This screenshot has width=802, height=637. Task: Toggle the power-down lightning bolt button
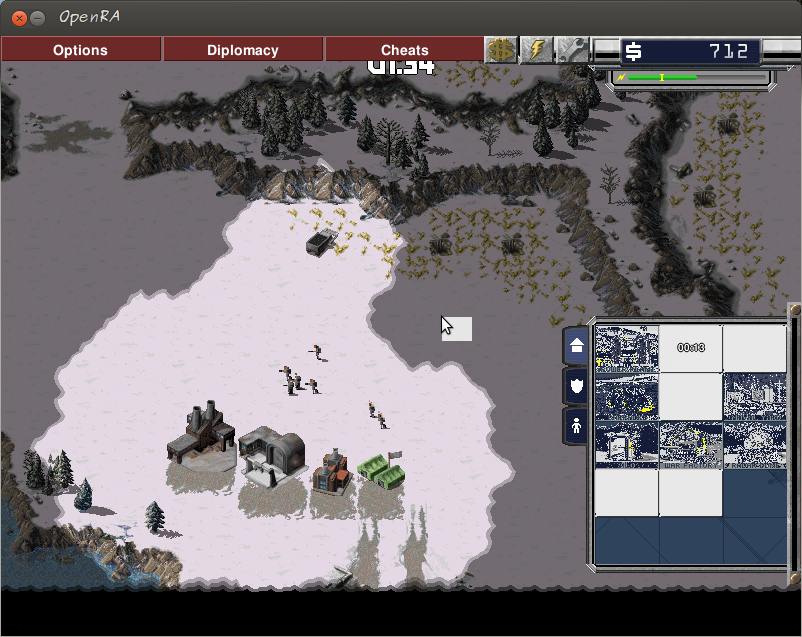point(536,50)
